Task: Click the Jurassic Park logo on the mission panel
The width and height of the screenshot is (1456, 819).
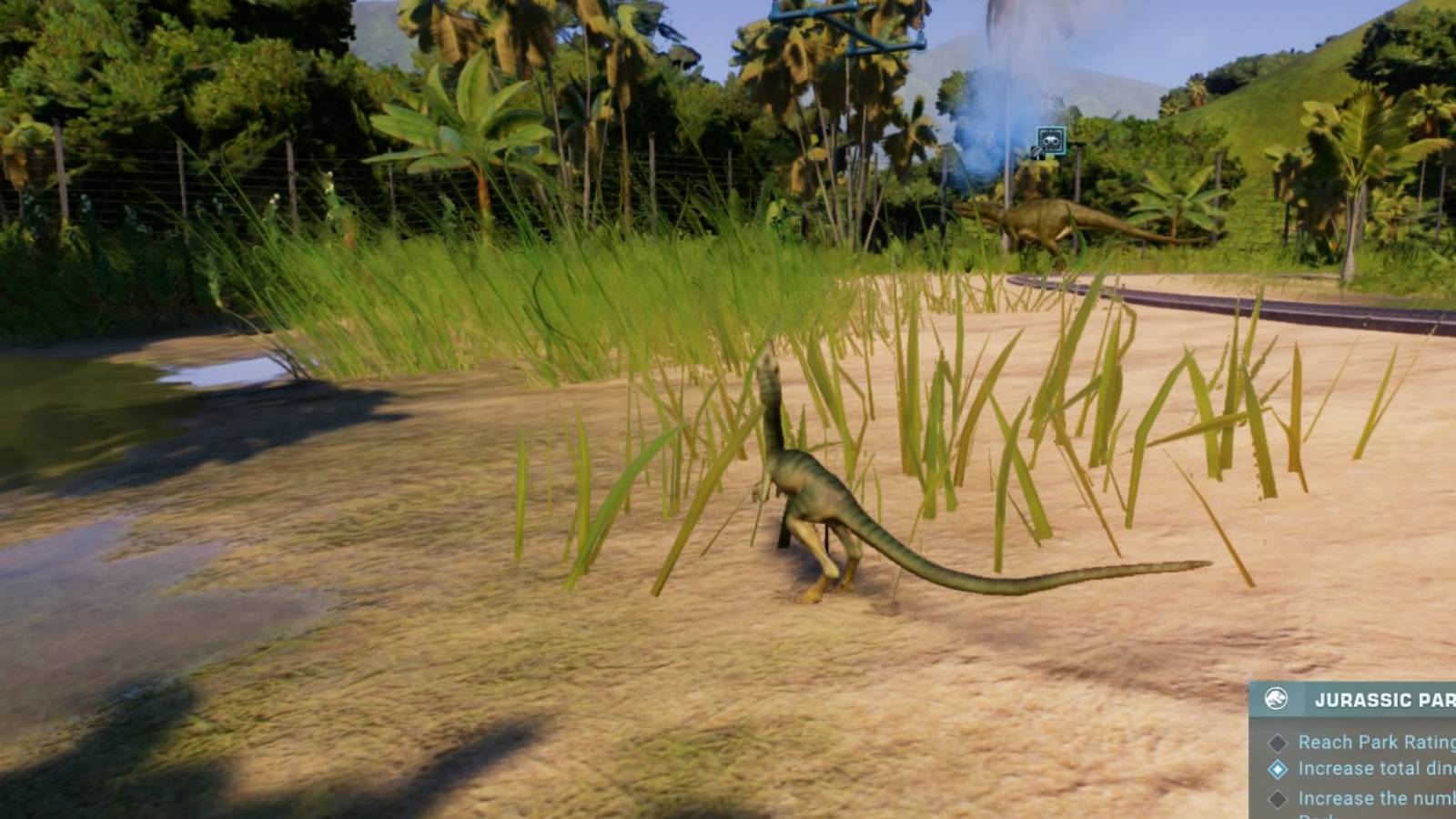Action: click(1276, 699)
